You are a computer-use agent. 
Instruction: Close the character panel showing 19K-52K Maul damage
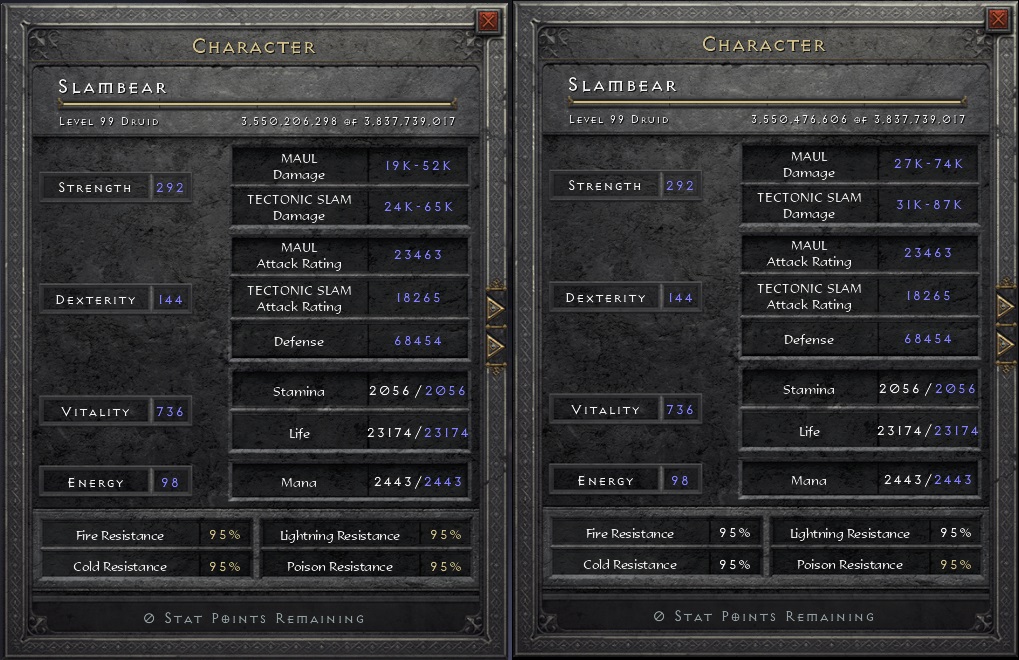tap(488, 21)
